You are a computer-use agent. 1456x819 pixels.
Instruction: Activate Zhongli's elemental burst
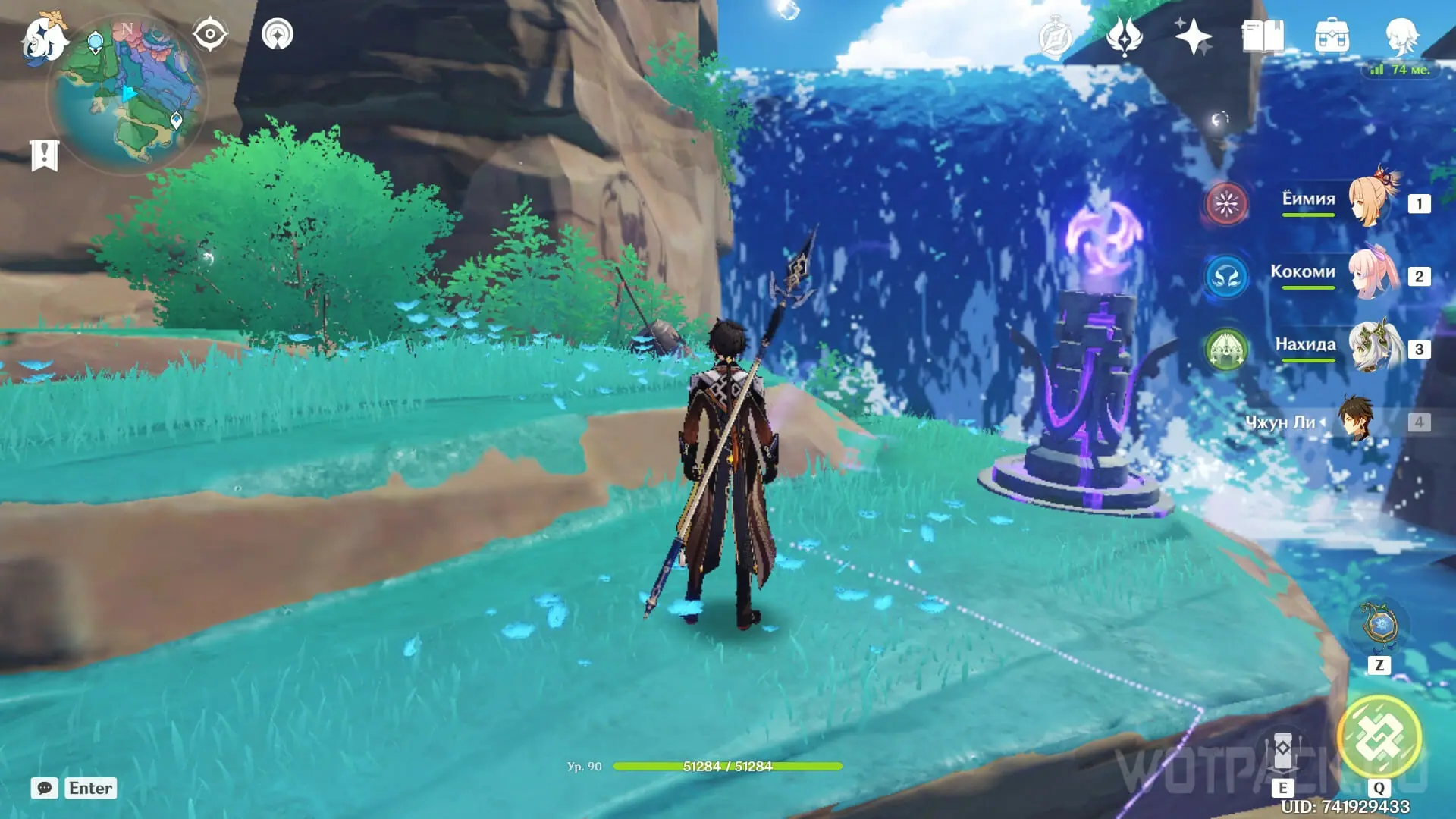(1379, 737)
